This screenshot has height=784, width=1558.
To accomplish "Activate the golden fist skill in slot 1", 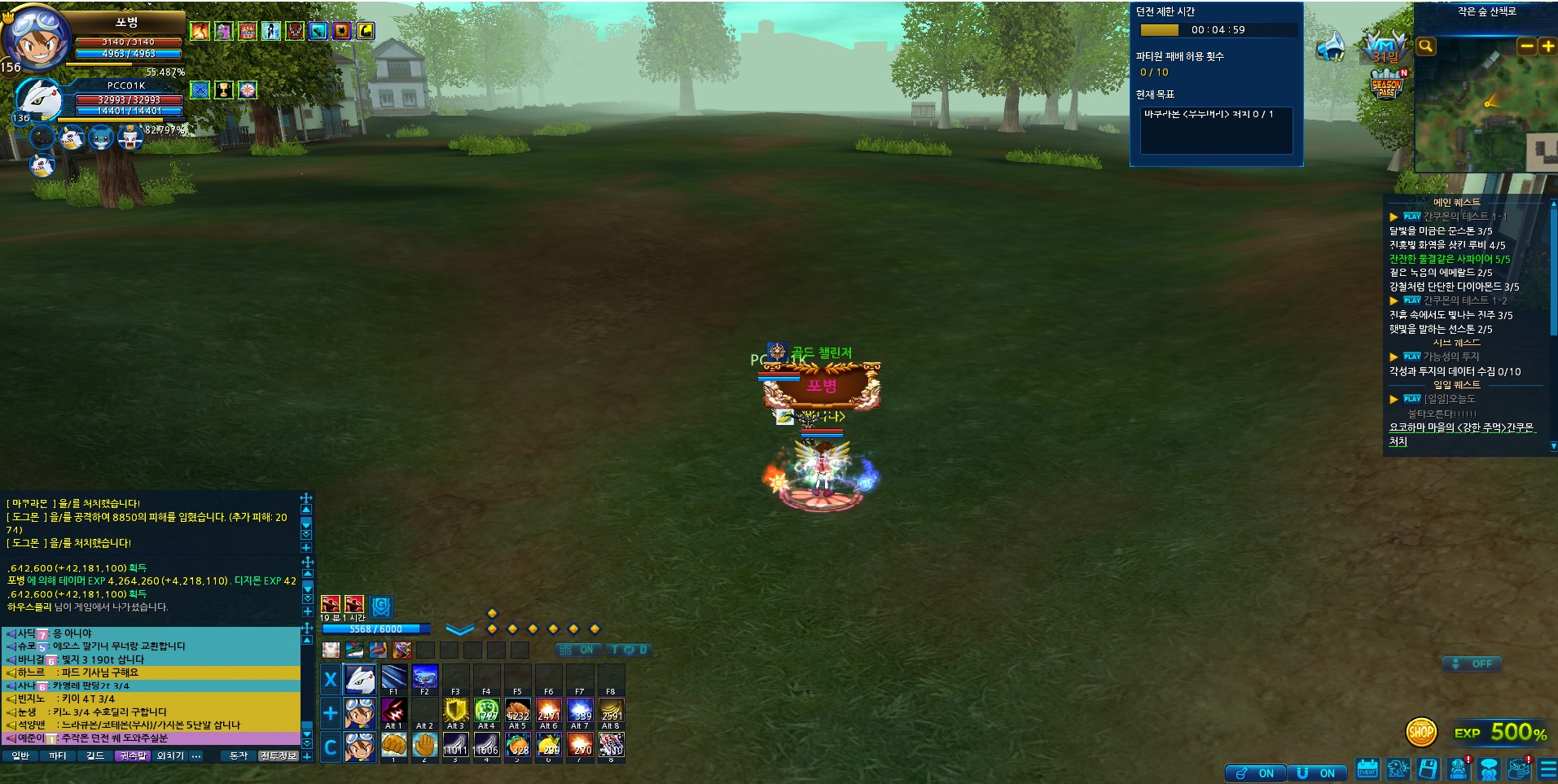I will tap(394, 744).
